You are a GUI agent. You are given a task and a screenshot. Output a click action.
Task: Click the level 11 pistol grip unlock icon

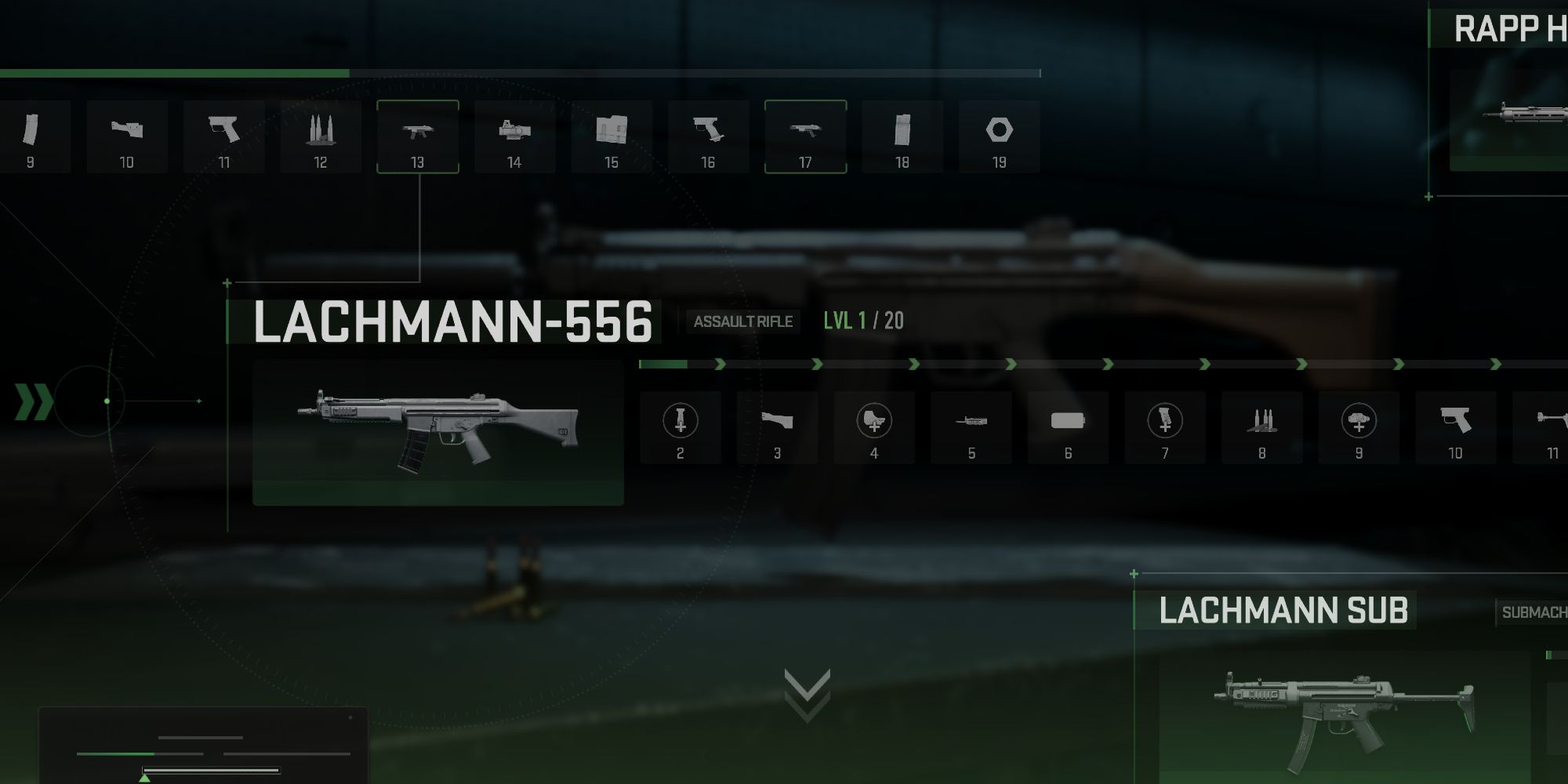223,136
